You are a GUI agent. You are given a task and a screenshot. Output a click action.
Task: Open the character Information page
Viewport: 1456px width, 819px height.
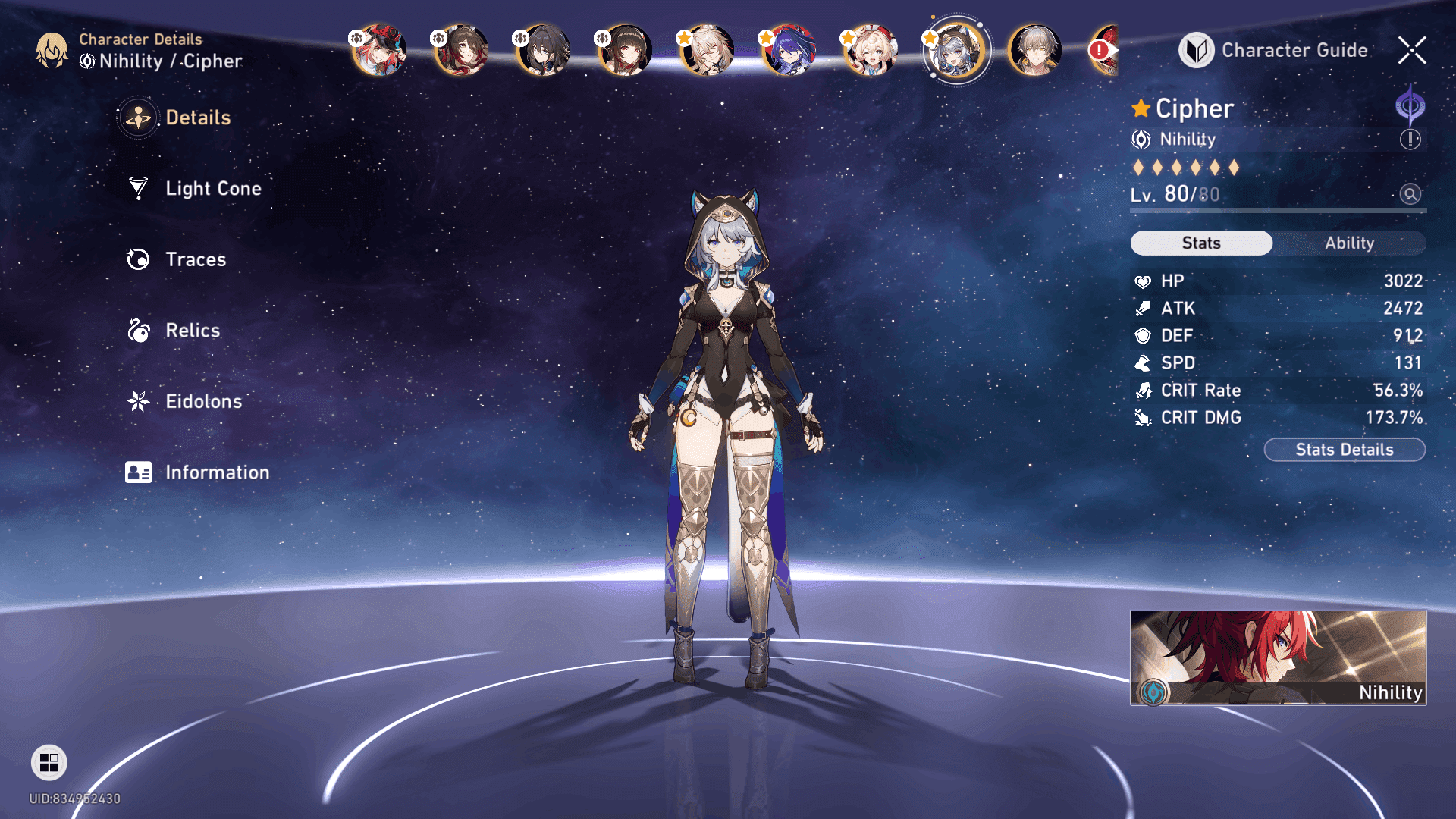[216, 472]
